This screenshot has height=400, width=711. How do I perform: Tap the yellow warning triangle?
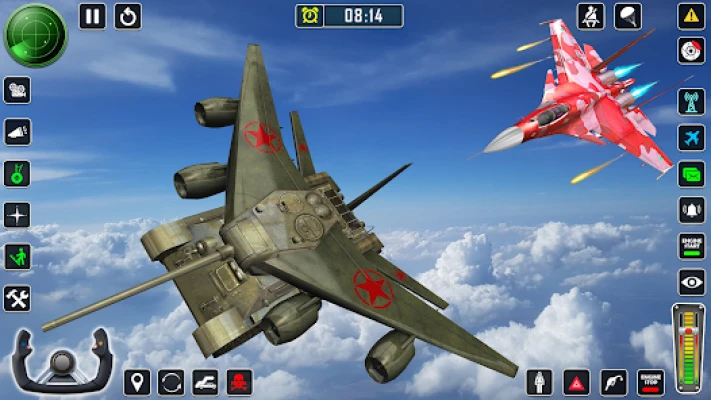tap(691, 16)
